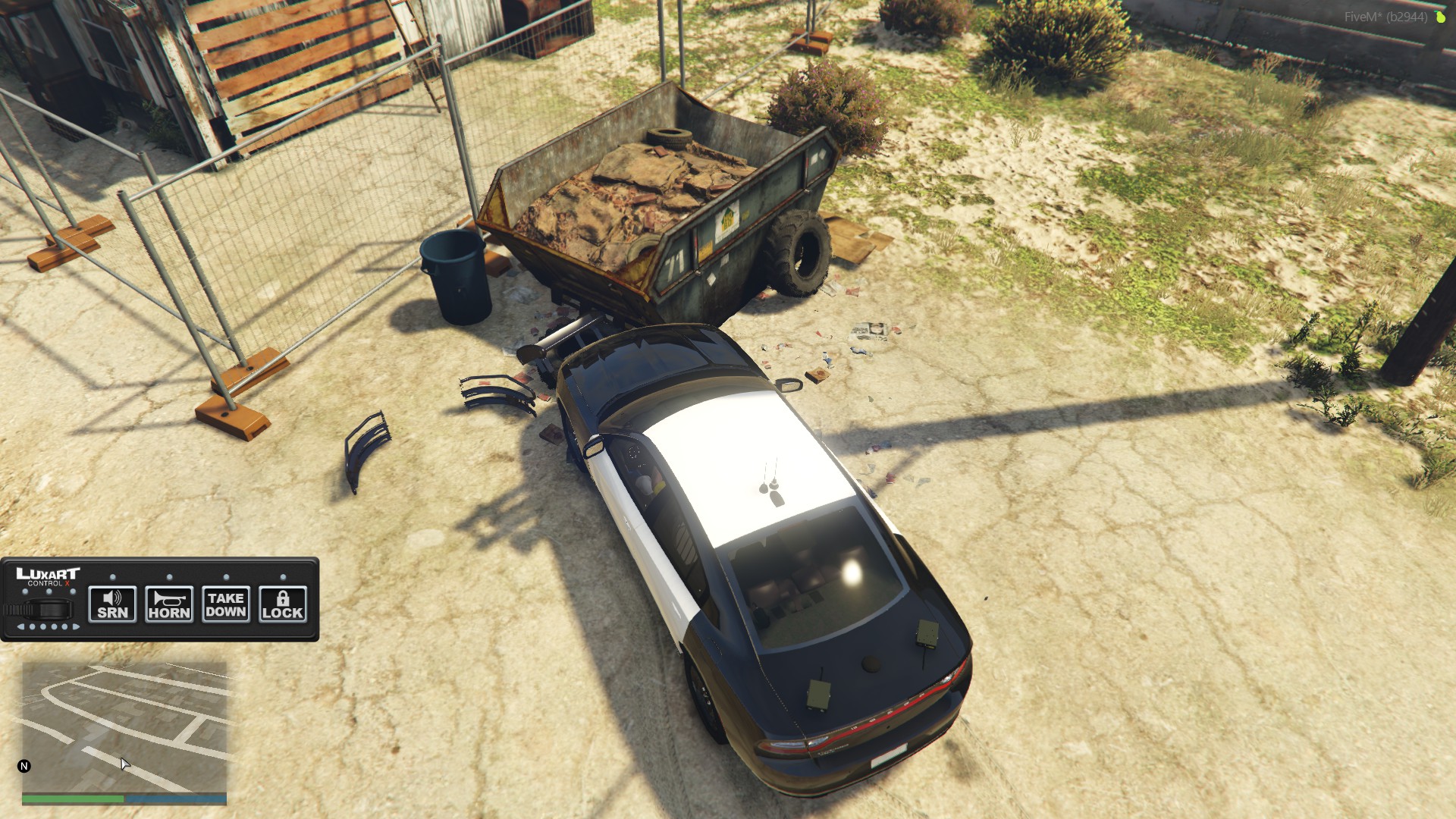Click the right arrow traffic advisor indicator
This screenshot has width=1456, height=819.
point(76,627)
